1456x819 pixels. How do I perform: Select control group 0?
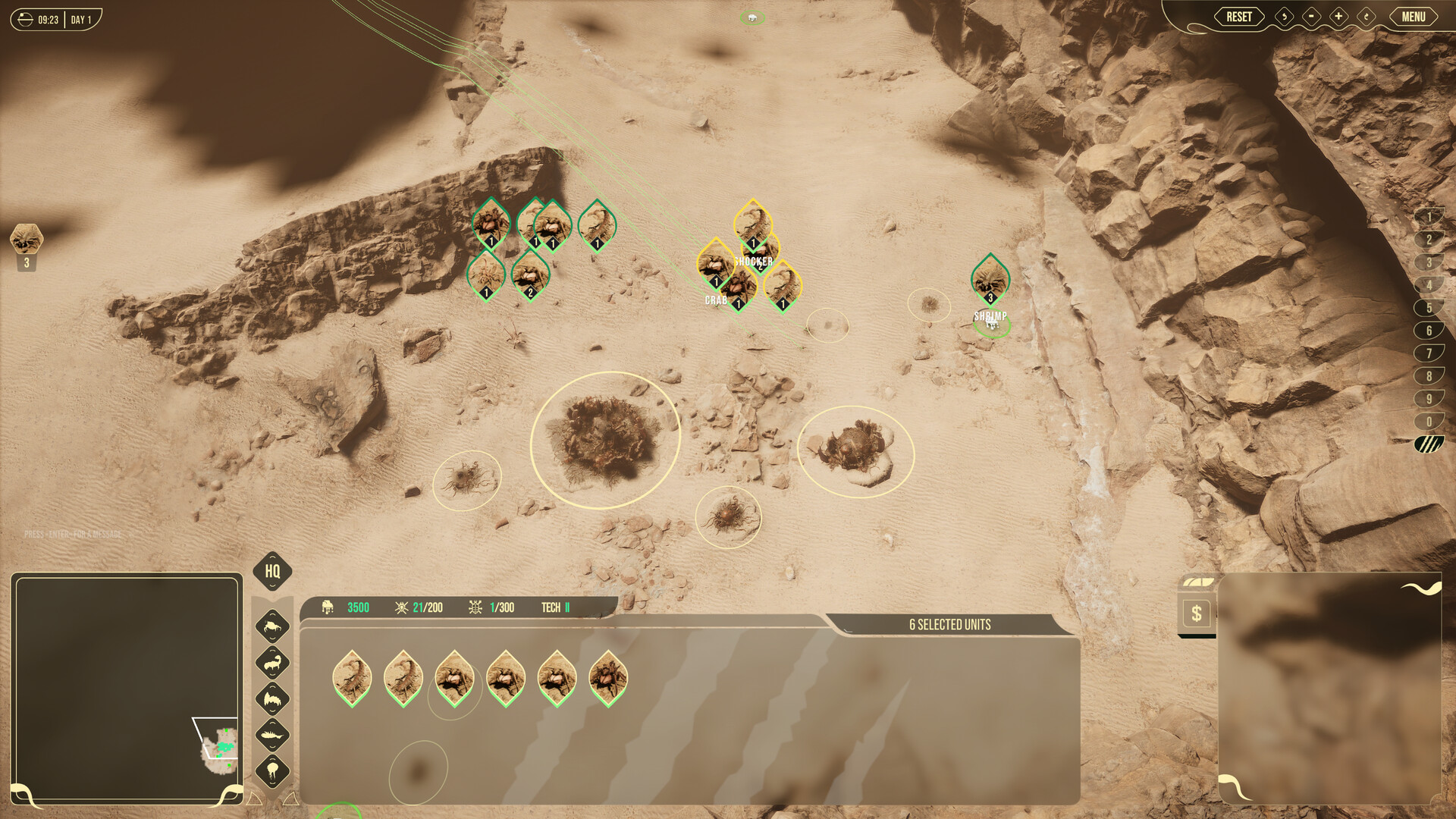click(x=1429, y=422)
